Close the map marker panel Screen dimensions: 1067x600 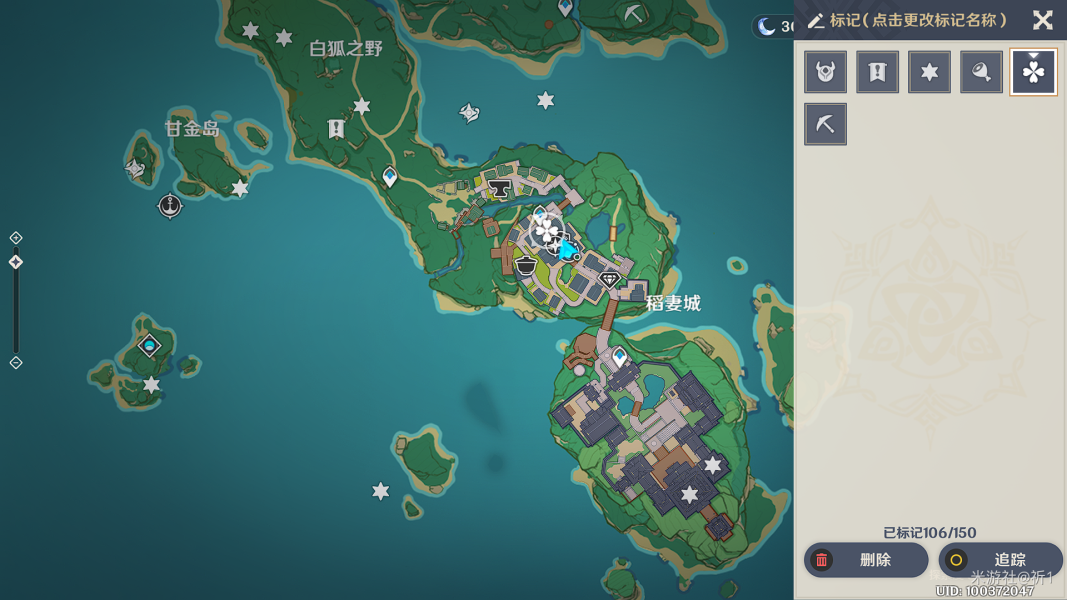point(1042,20)
